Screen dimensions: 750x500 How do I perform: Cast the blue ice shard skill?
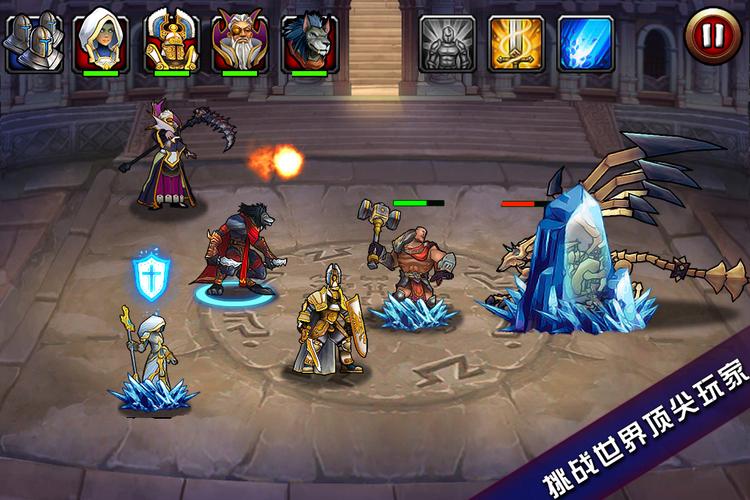[585, 42]
